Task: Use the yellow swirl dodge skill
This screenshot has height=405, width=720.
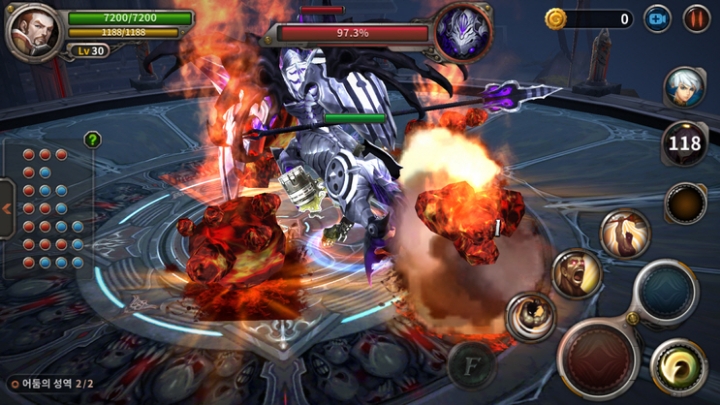Action: [x=679, y=367]
